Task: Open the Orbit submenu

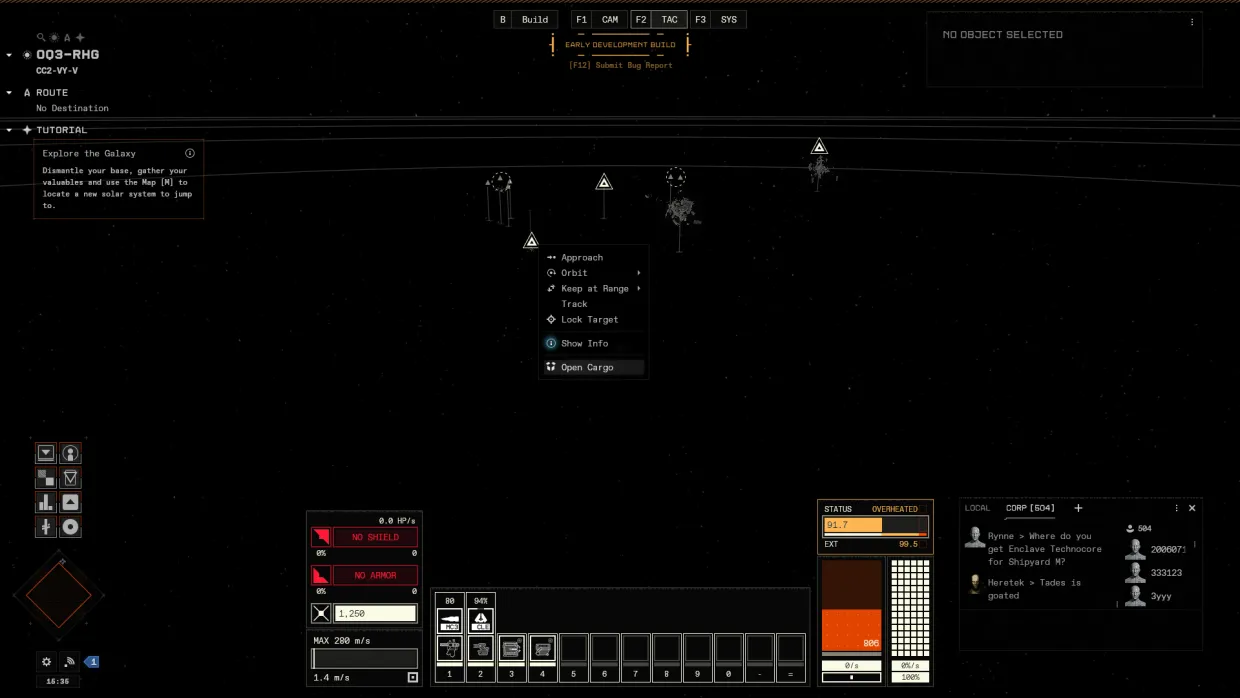Action: (575, 273)
